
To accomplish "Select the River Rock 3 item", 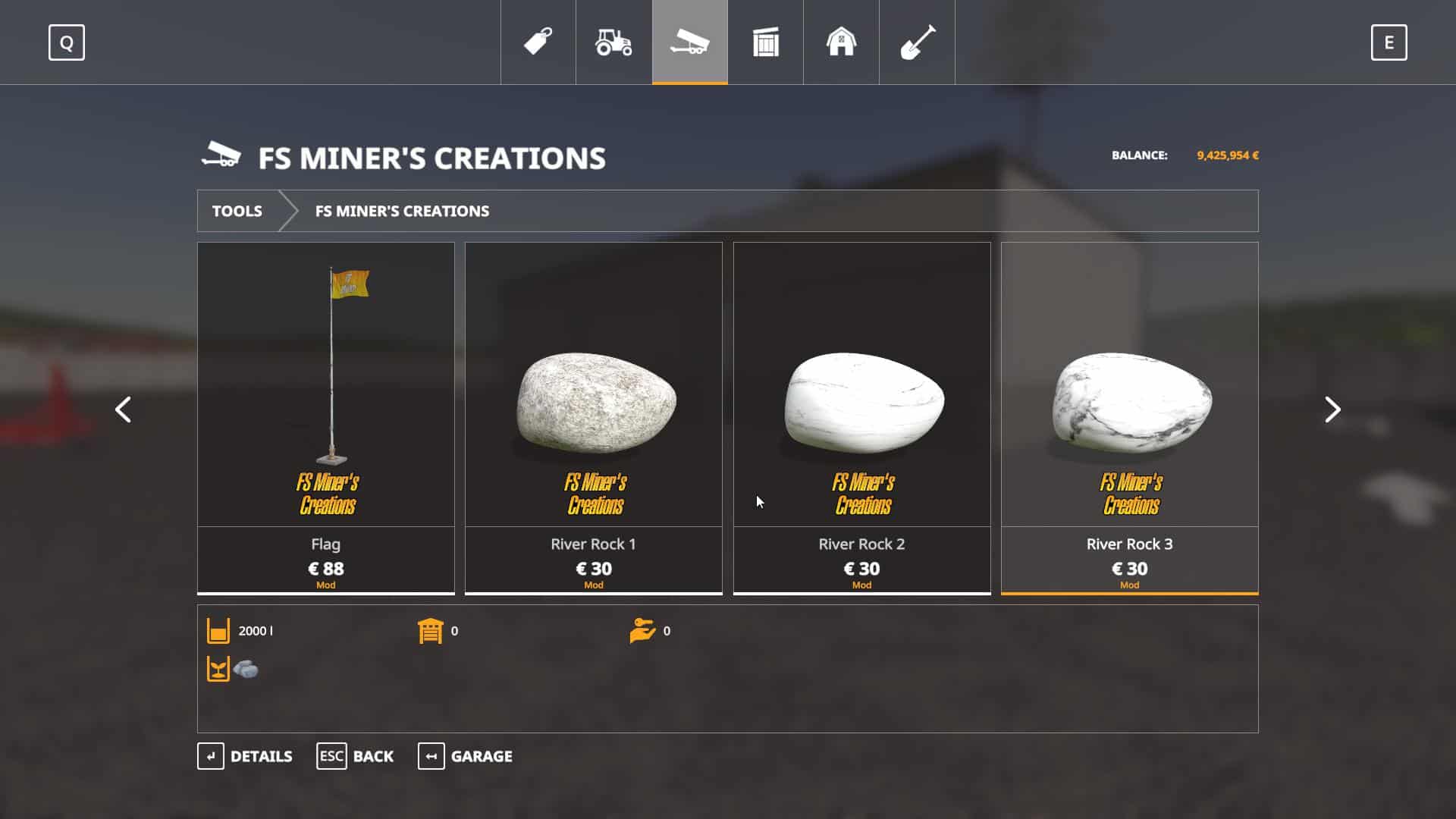I will point(1129,417).
